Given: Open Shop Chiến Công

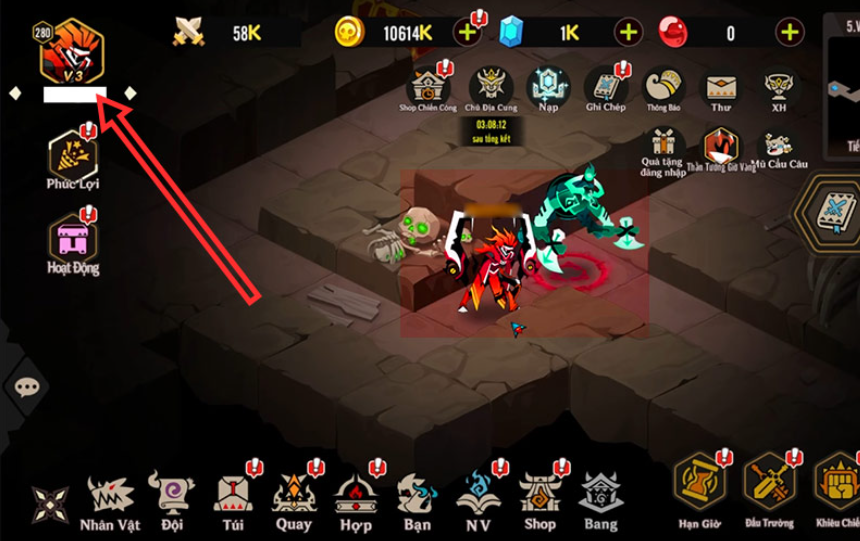Looking at the screenshot, I should tap(428, 85).
